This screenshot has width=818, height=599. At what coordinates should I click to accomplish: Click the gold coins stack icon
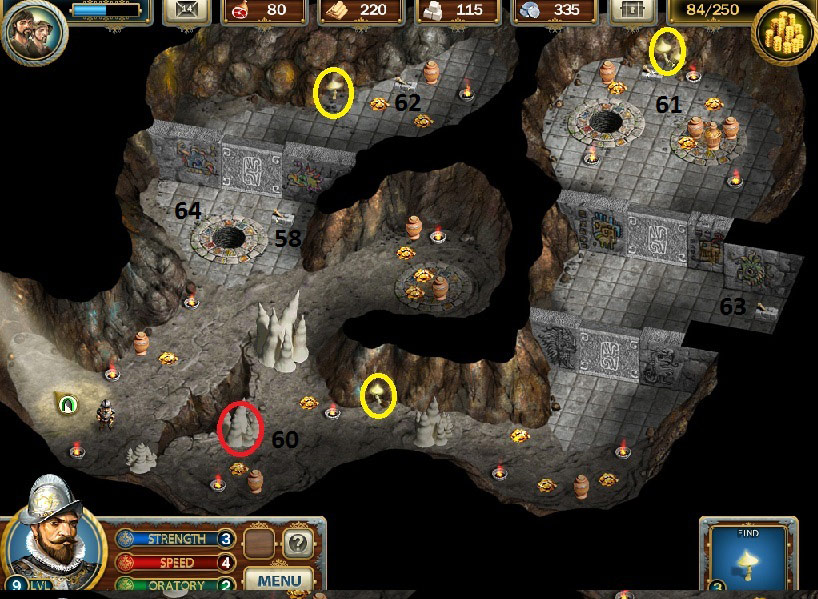pyautogui.click(x=783, y=34)
